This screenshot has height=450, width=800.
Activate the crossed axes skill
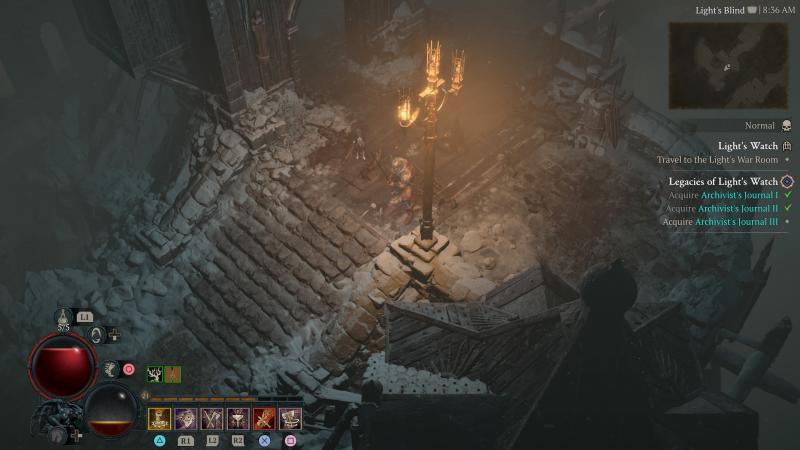point(211,418)
